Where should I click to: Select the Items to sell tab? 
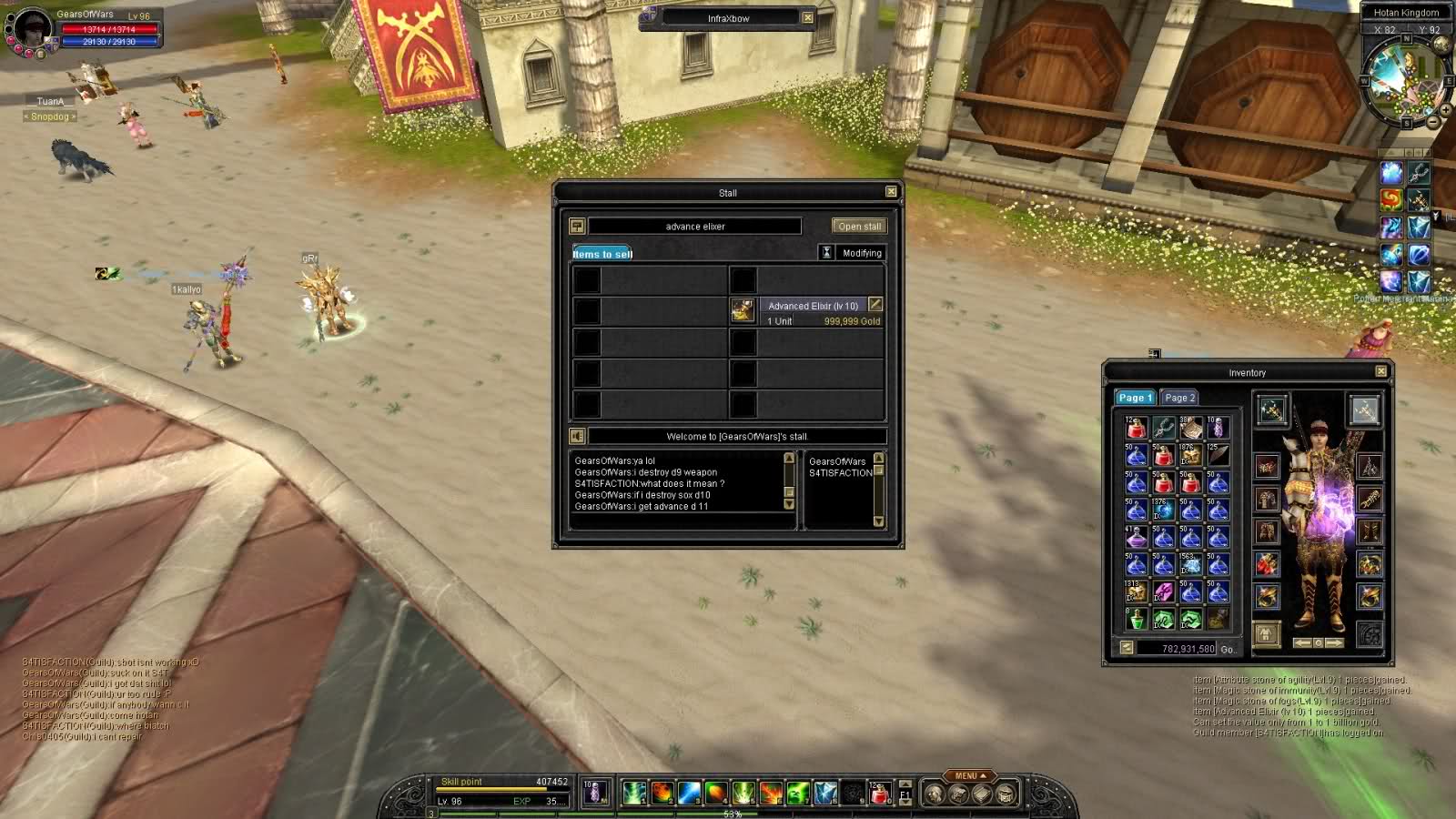(x=602, y=254)
